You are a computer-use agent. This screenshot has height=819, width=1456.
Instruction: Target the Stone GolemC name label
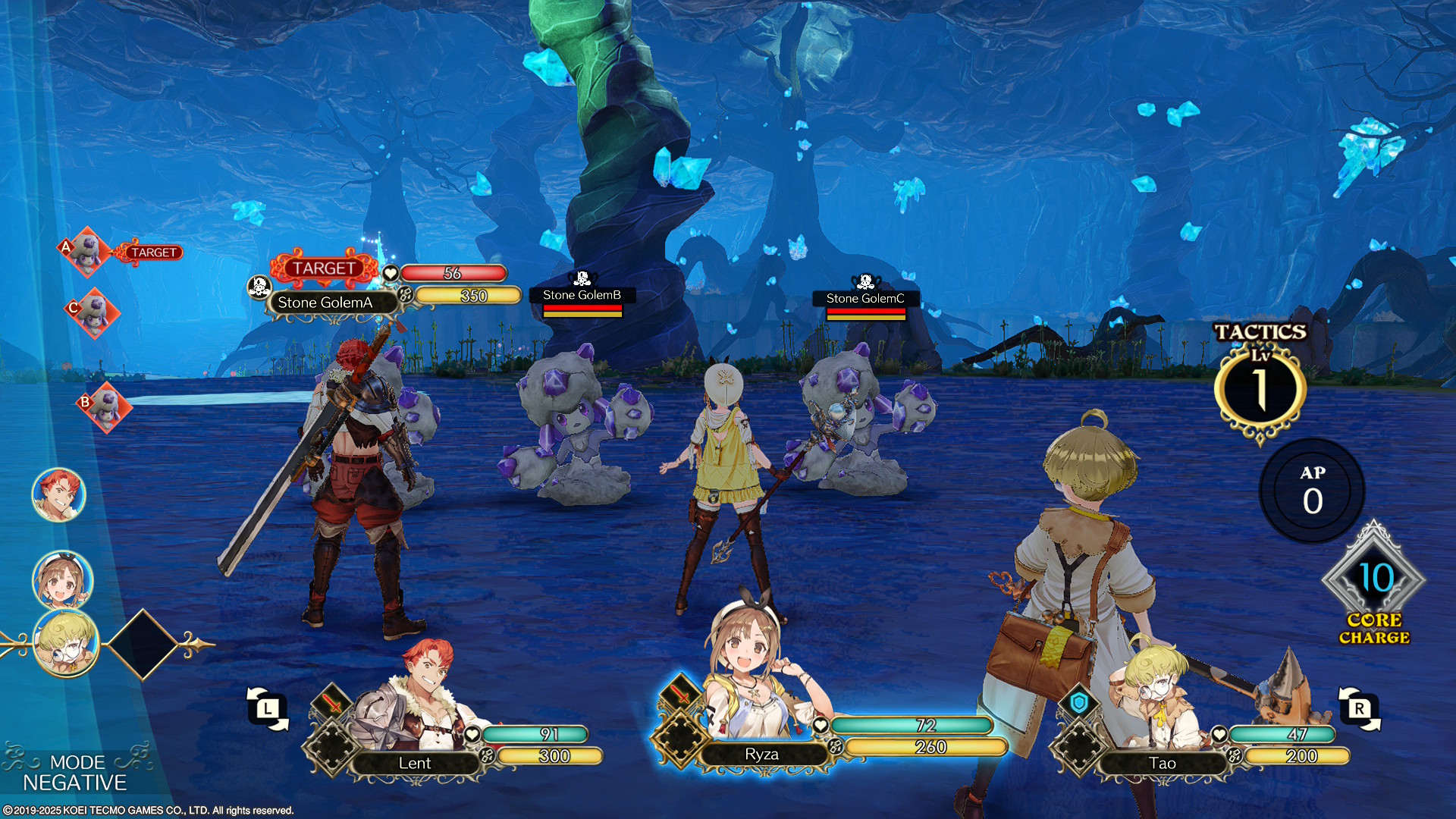(x=865, y=299)
